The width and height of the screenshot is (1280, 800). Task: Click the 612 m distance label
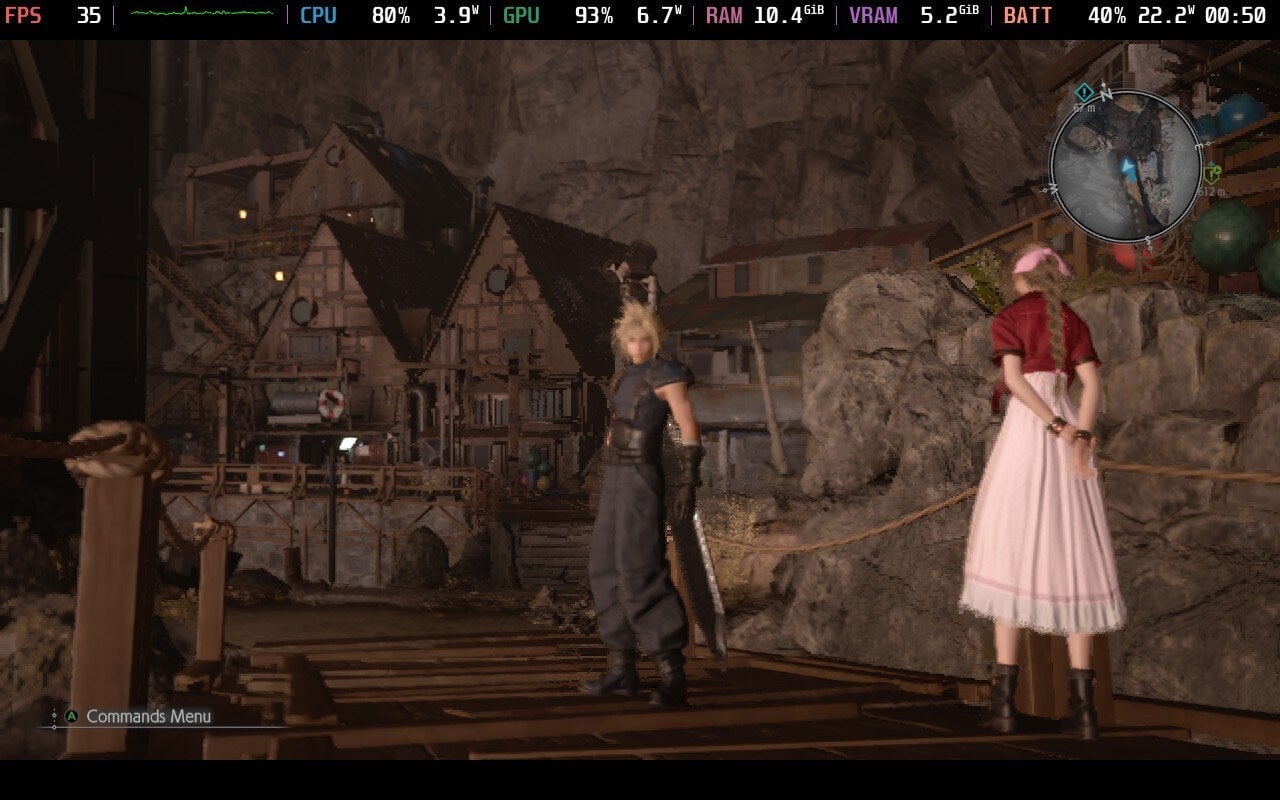click(x=1211, y=191)
